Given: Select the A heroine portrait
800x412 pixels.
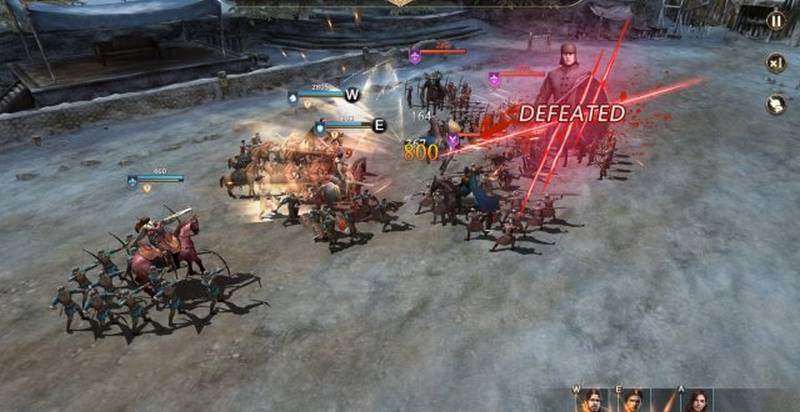Looking at the screenshot, I should pos(697,401).
